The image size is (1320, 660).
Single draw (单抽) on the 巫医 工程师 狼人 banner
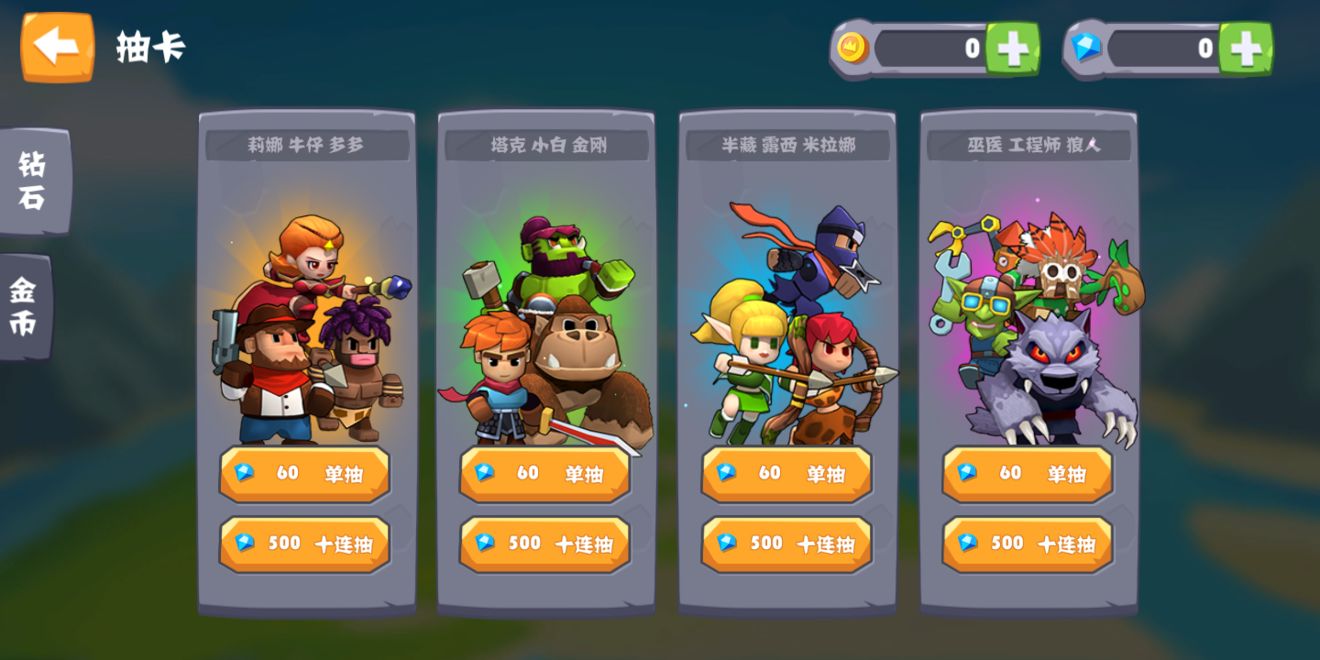point(1028,473)
